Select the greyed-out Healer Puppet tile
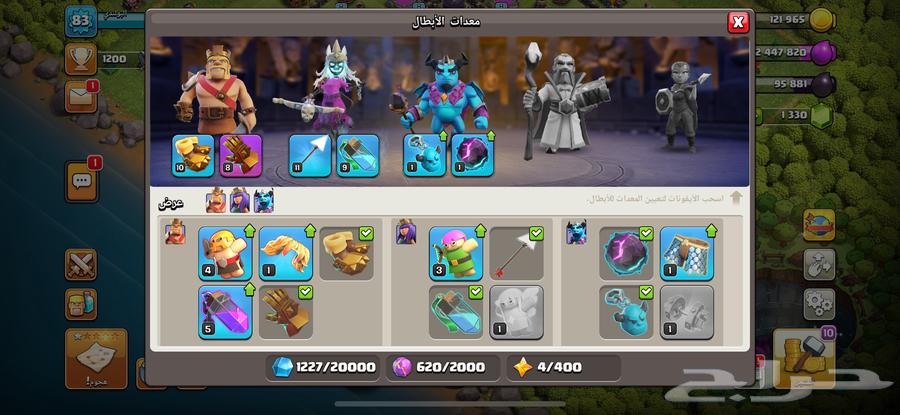Image resolution: width=900 pixels, height=415 pixels. click(517, 312)
